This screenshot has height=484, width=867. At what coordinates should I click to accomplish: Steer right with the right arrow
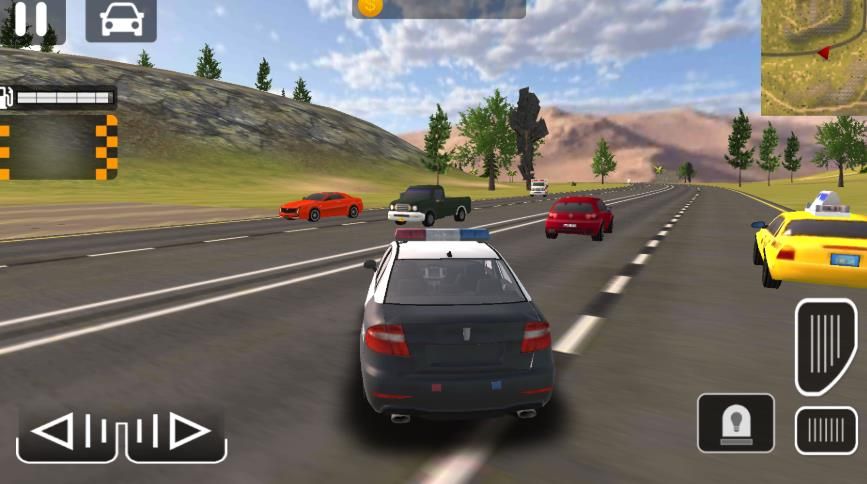178,433
